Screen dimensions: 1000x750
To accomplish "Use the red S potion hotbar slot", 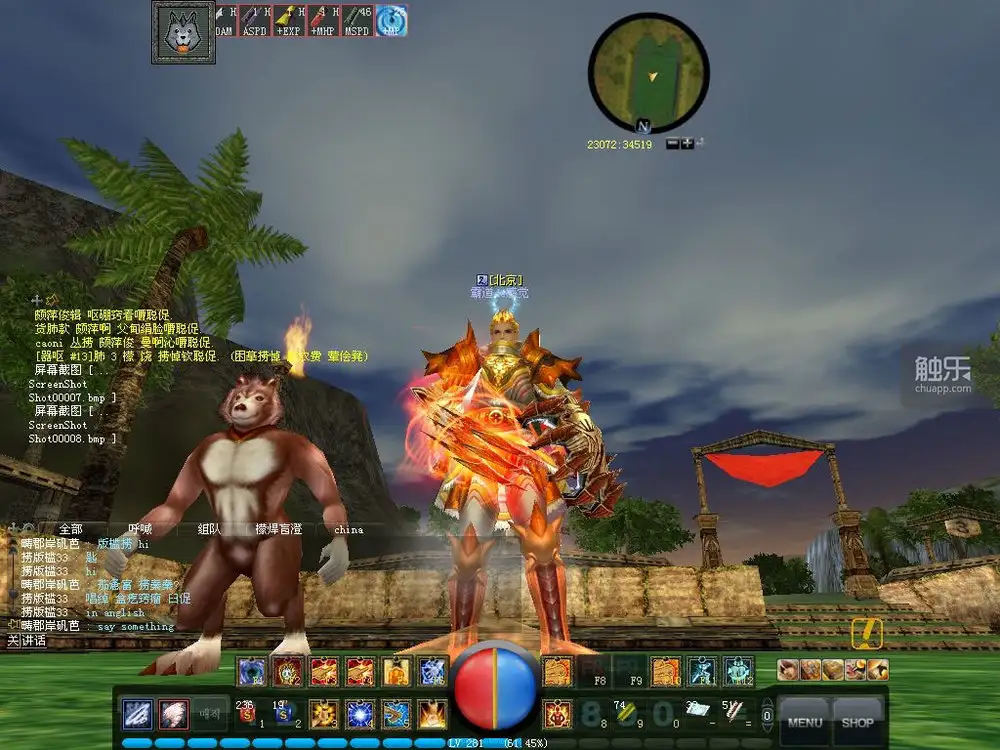I will (247, 714).
